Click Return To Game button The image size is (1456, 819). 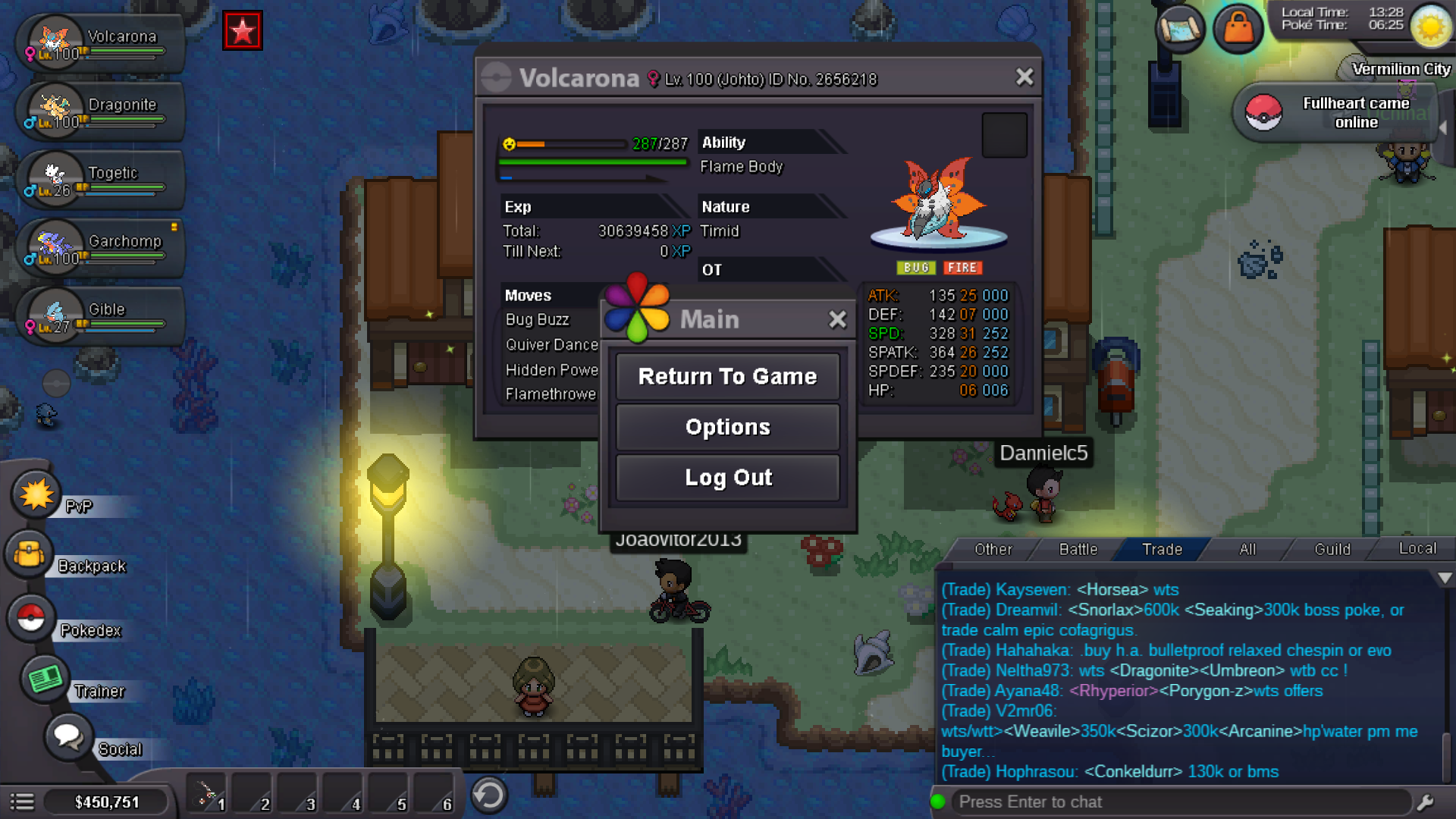(x=727, y=376)
